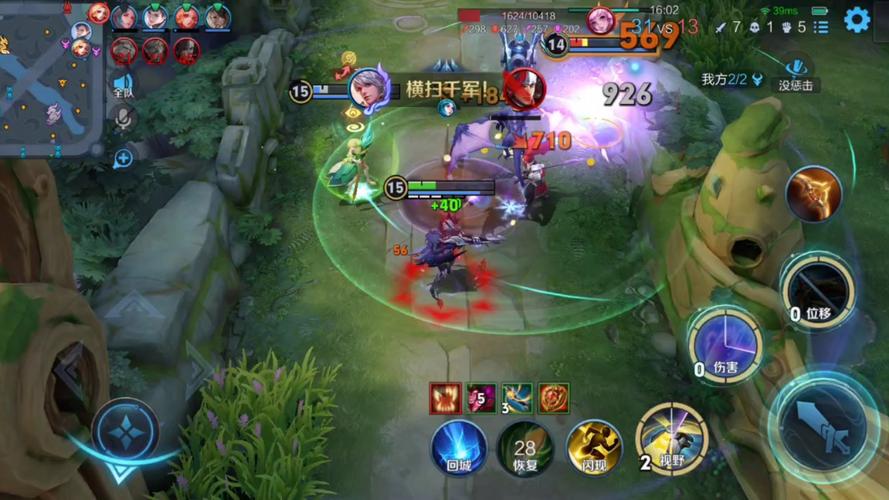
Task: Activate the orange bow equipment skill
Action: click(813, 193)
